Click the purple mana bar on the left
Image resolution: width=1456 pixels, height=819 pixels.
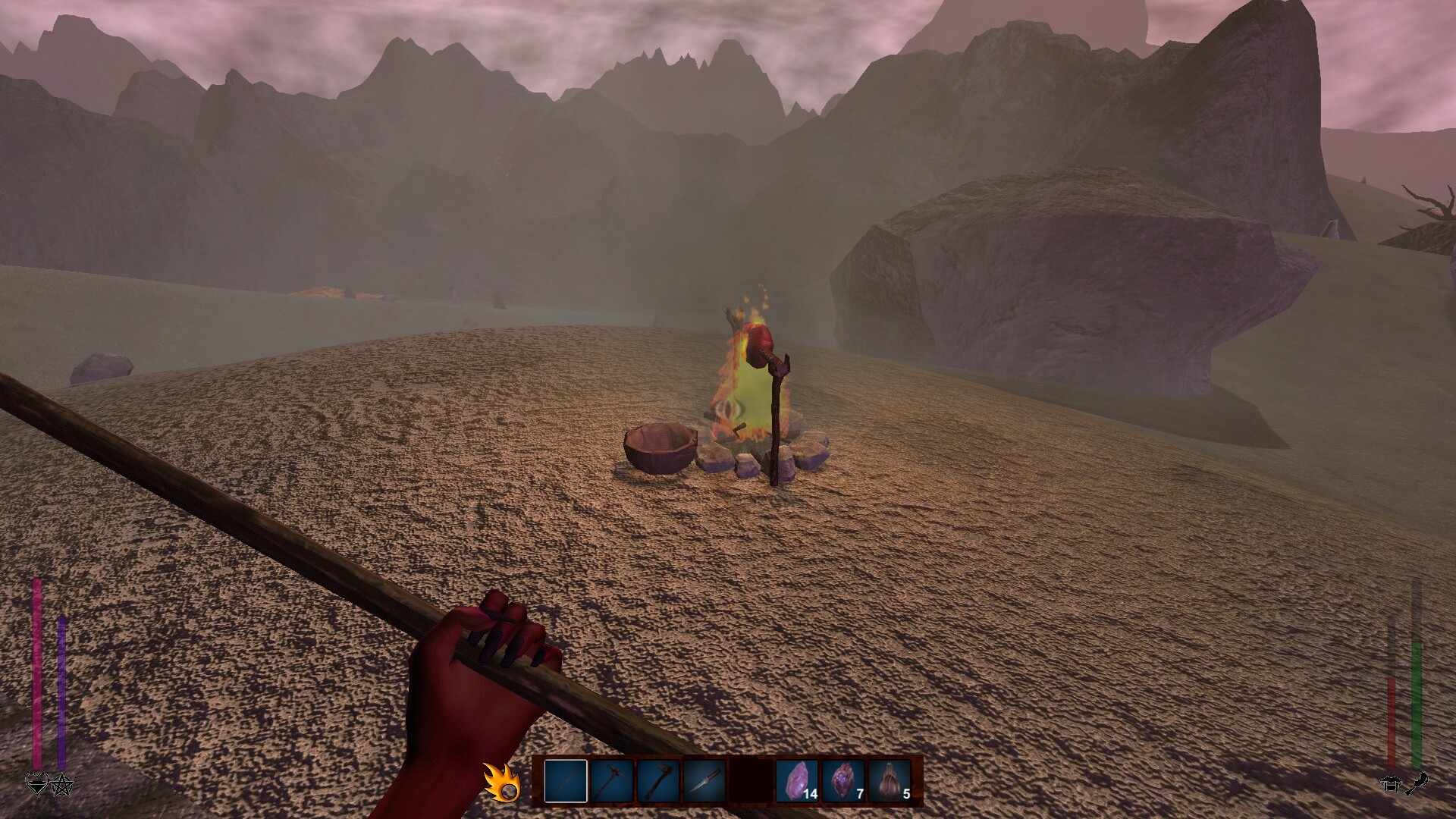(60, 690)
